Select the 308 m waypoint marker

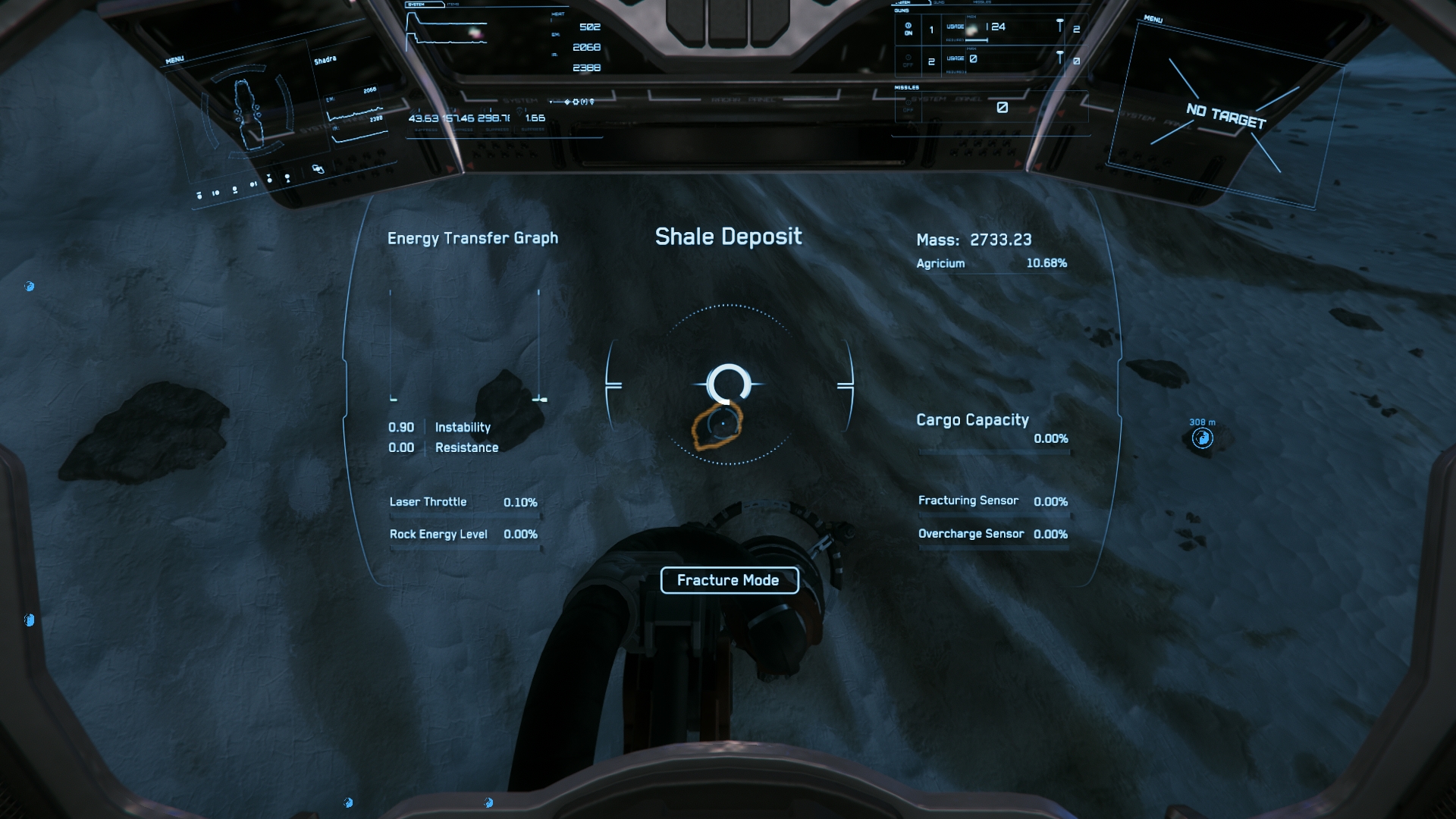(1202, 438)
